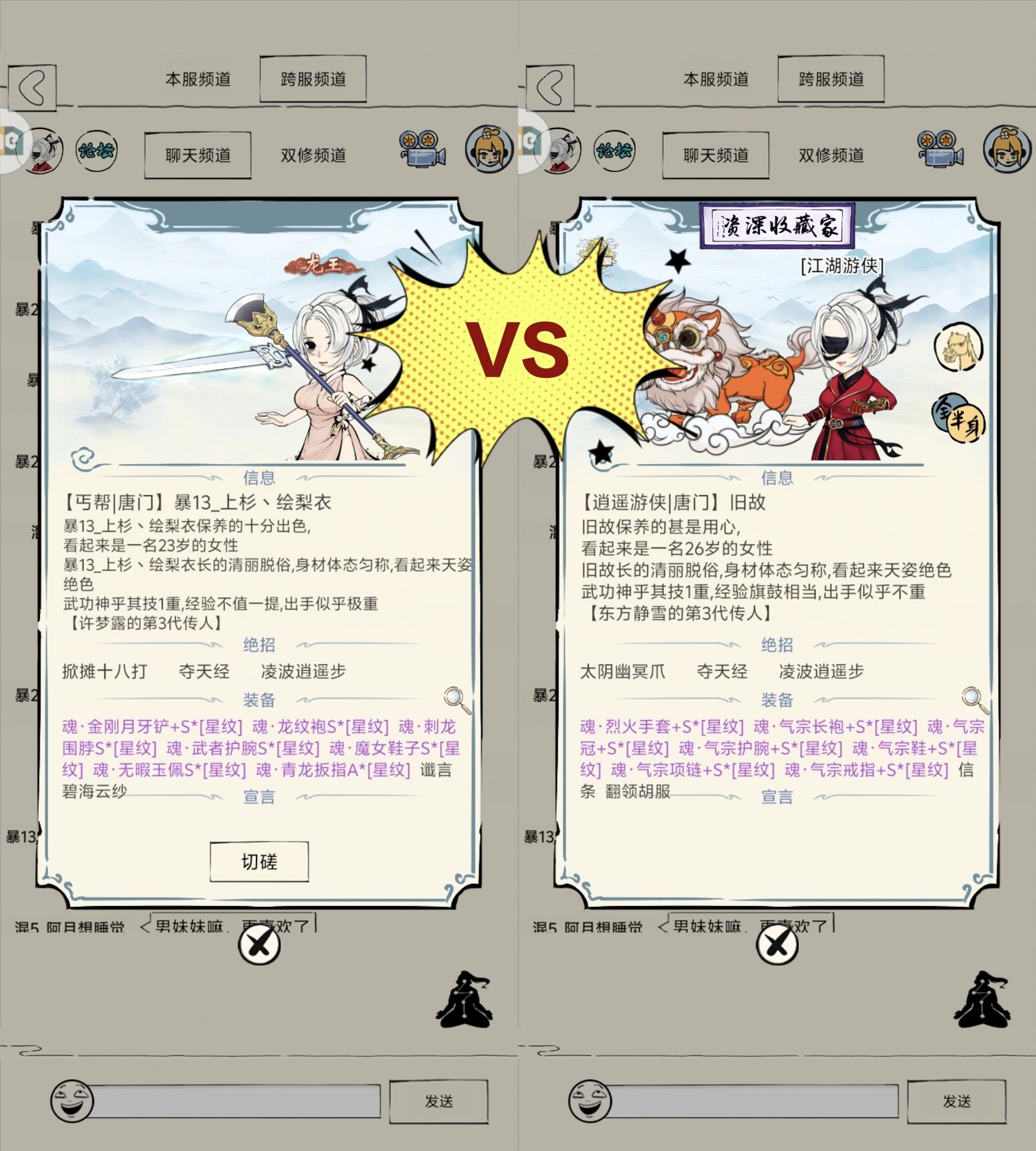Expand the 装备 equipment list on left card
Screen dimensions: 1036x1151
260,700
